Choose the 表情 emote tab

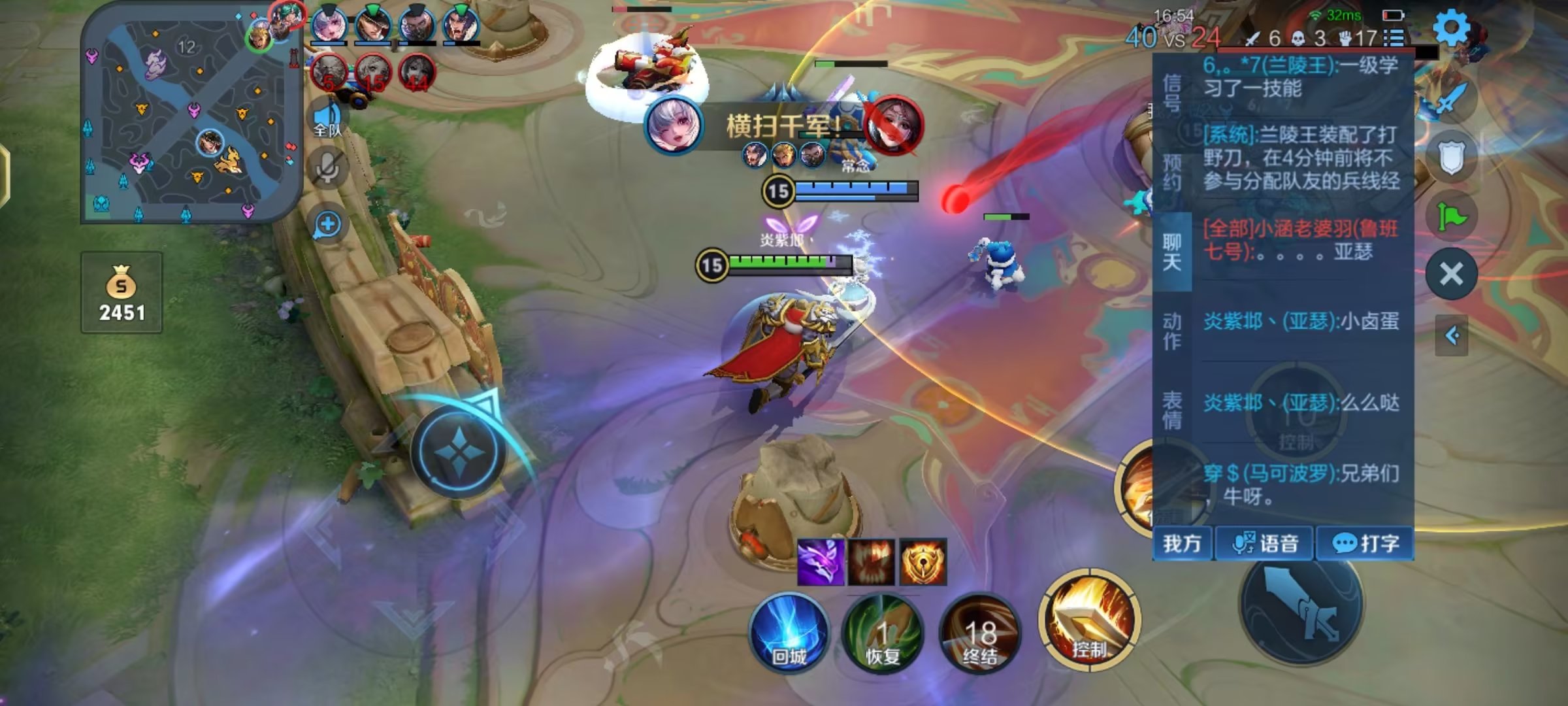(x=1172, y=410)
